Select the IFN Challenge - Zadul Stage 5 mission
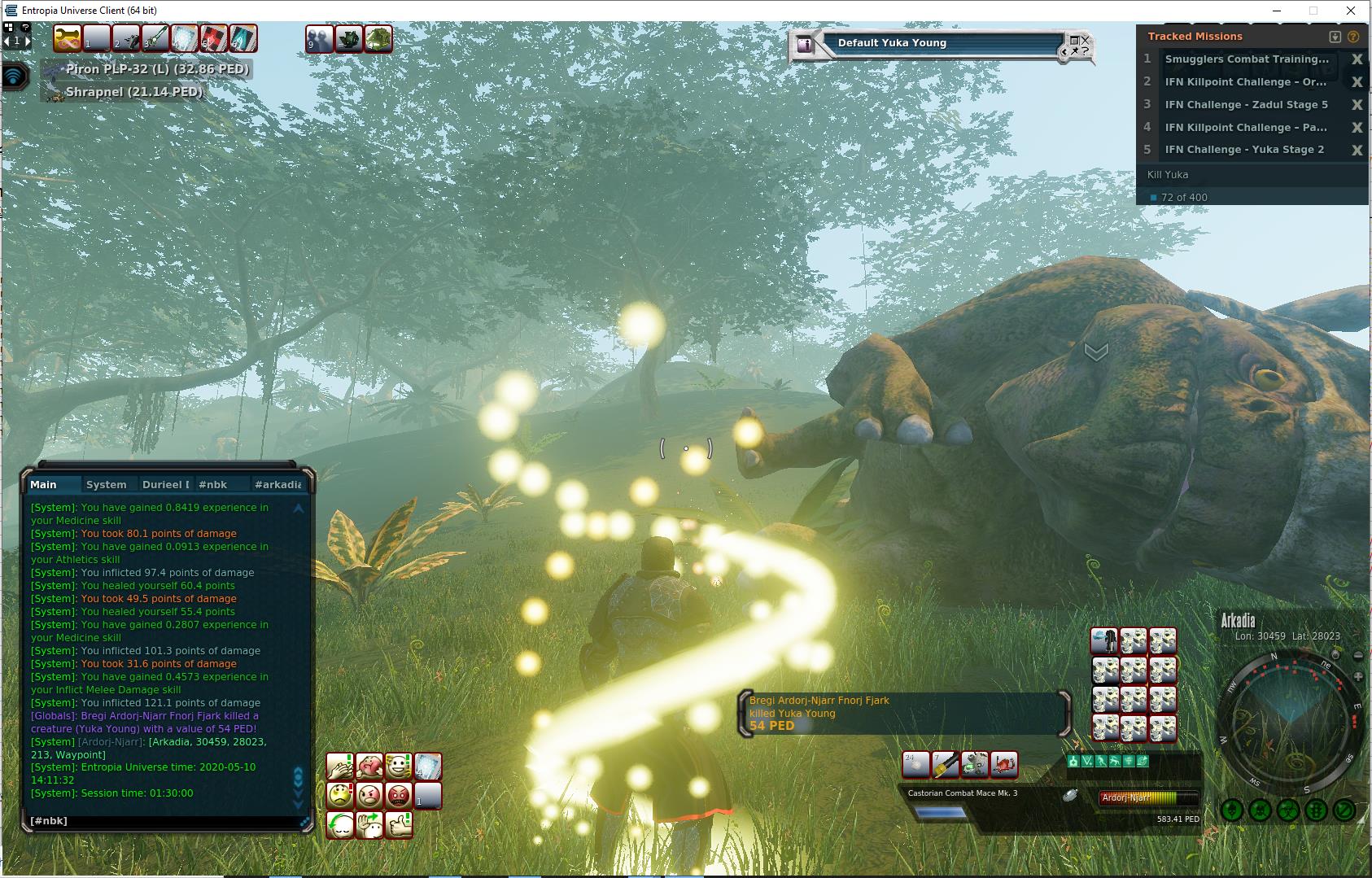 point(1246,105)
